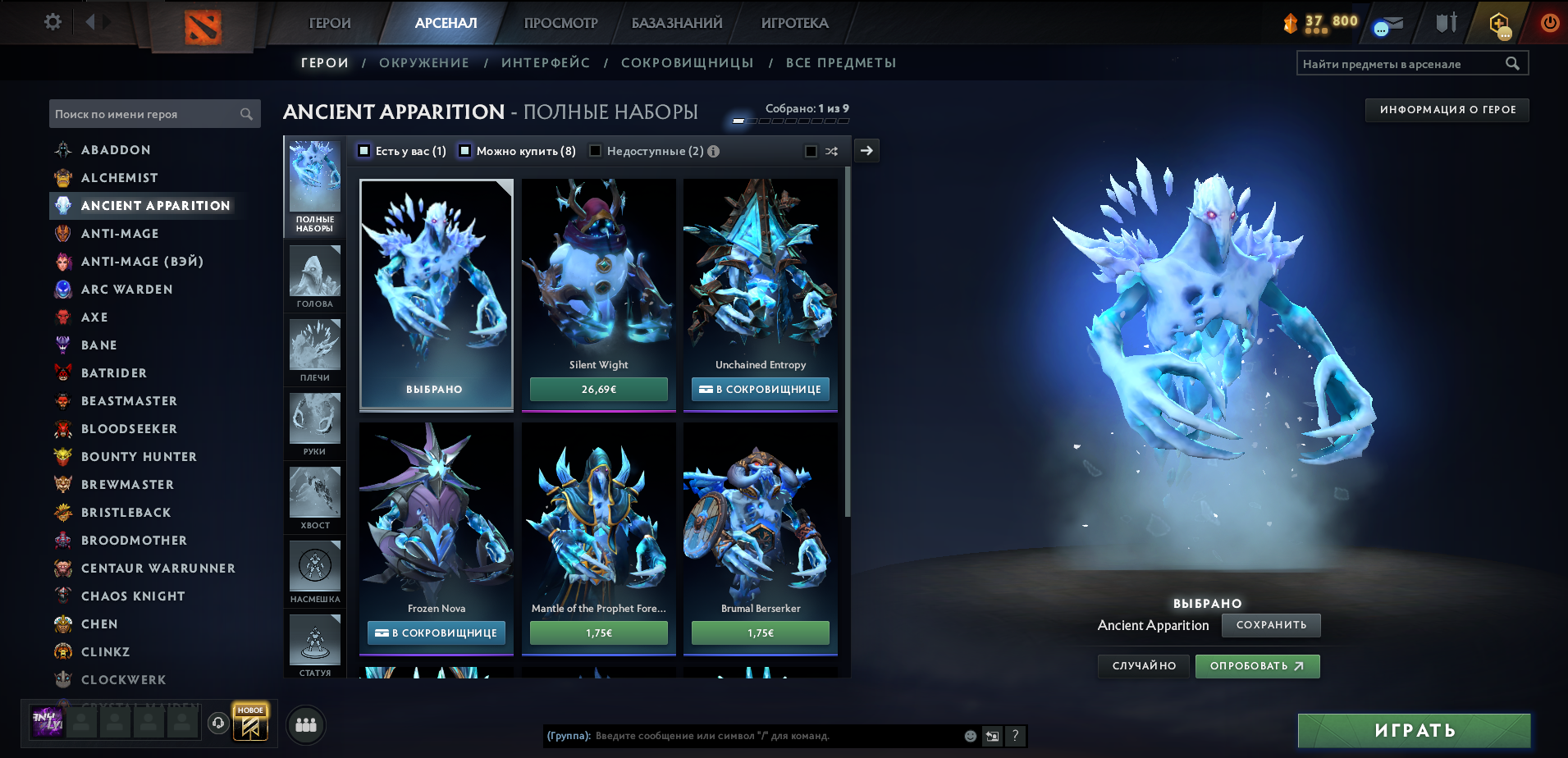Toggle the shuffle icon in filter bar
The height and width of the screenshot is (758, 1568).
click(831, 151)
